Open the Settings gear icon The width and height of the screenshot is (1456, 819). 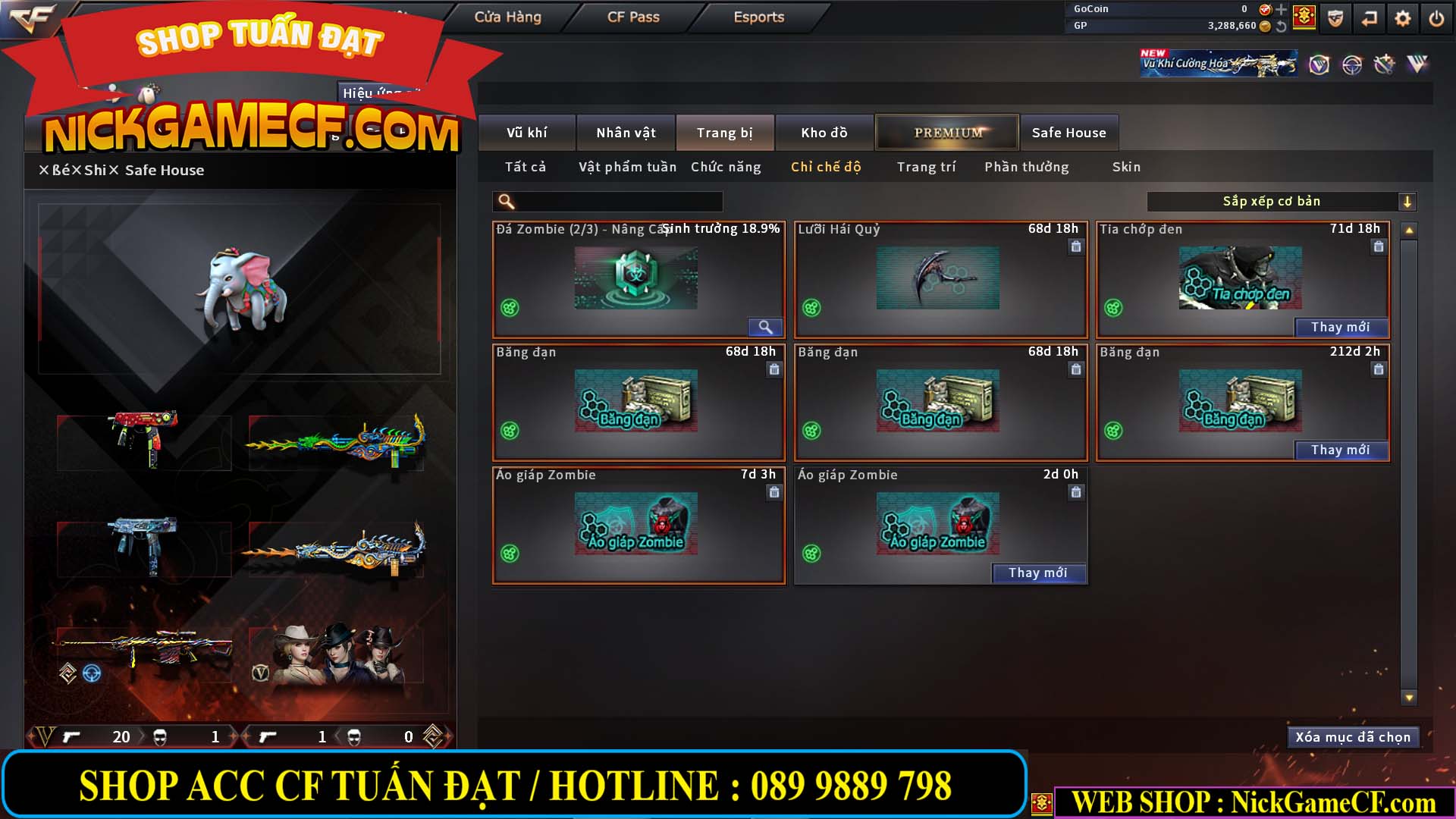(1403, 17)
